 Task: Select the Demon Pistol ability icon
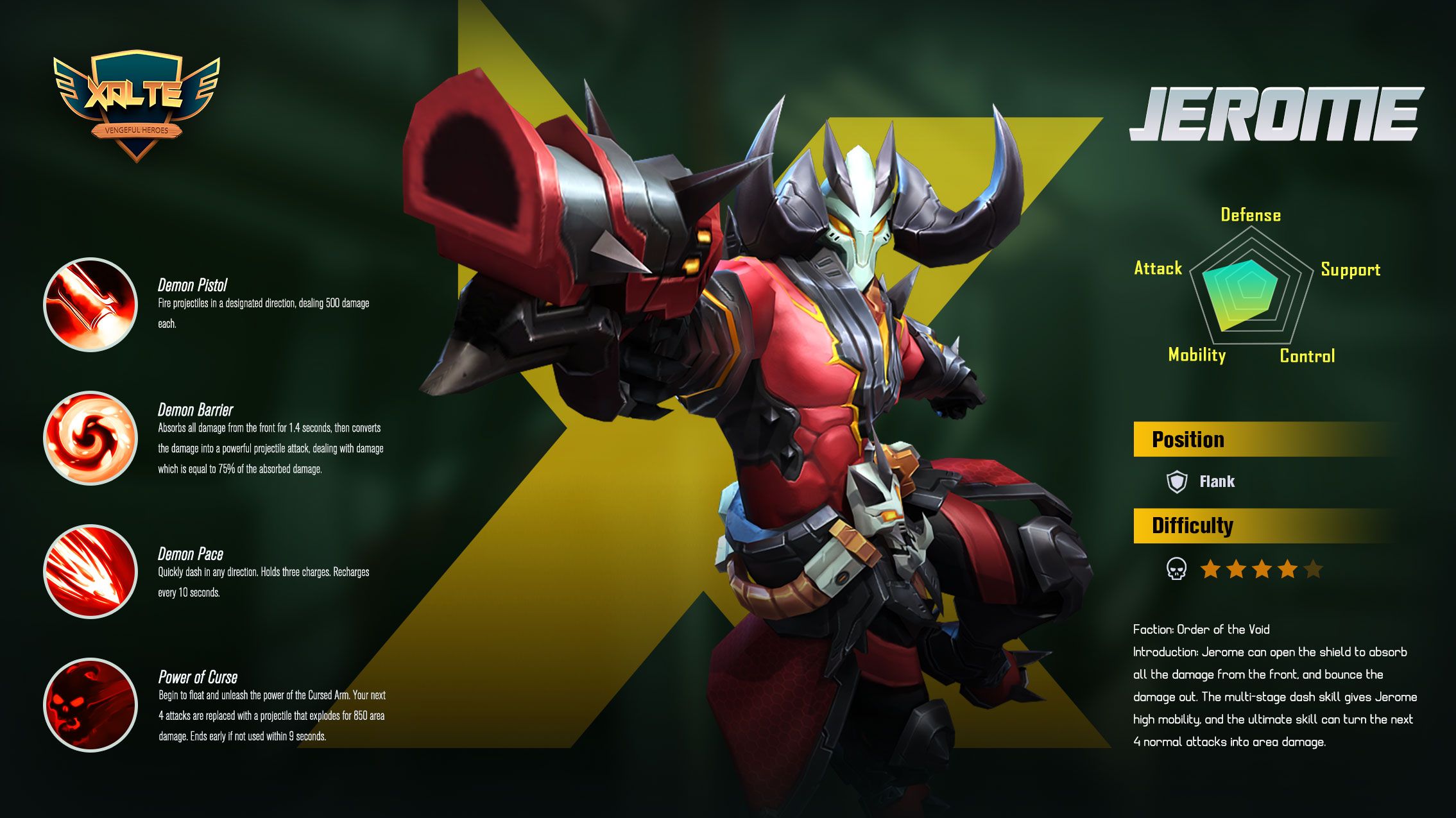90,305
